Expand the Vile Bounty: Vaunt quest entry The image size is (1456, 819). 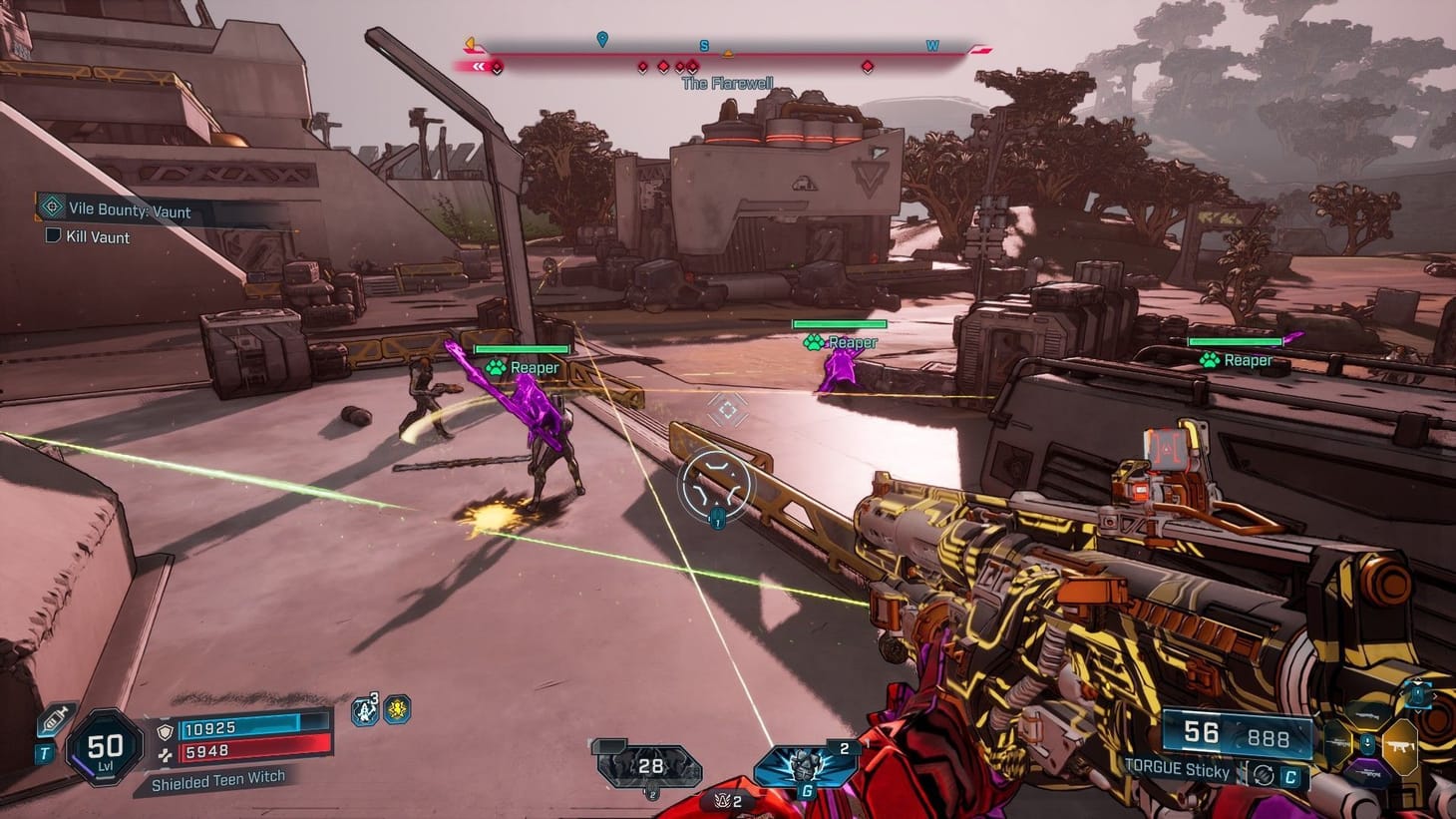pos(130,210)
